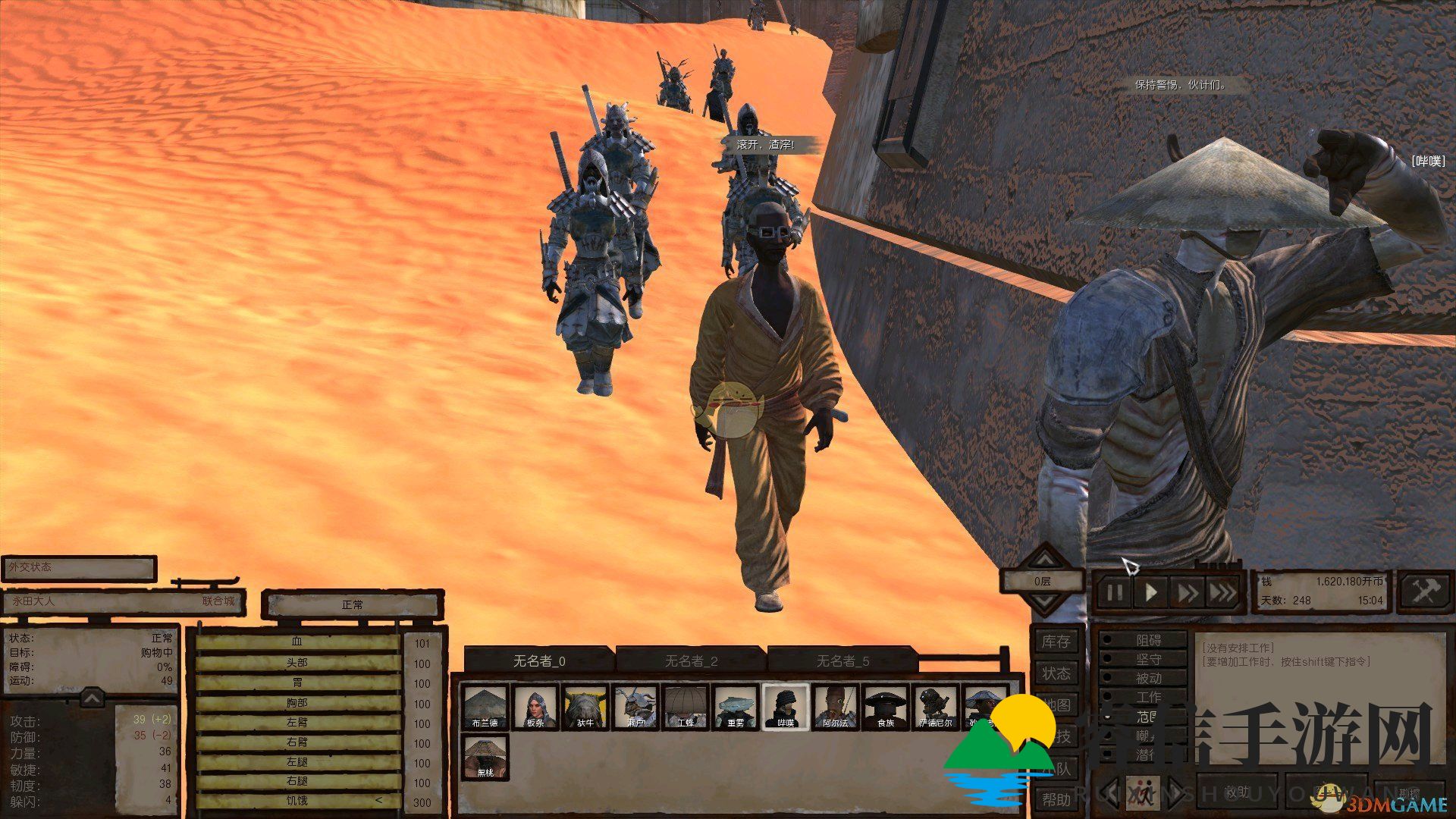The image size is (1456, 819).
Task: Select the 布兰德 character portrait
Action: click(485, 707)
